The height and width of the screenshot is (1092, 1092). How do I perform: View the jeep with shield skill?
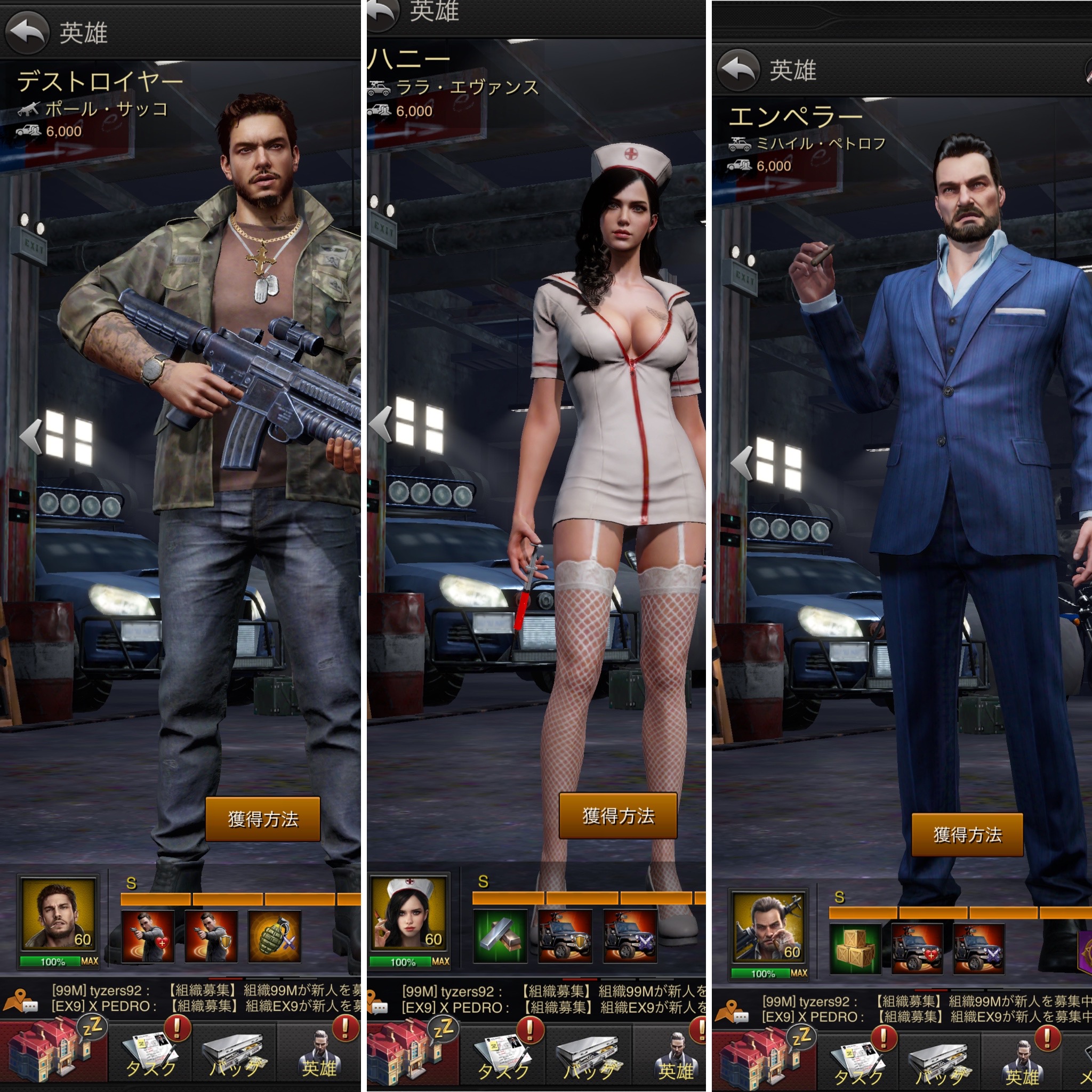565,936
